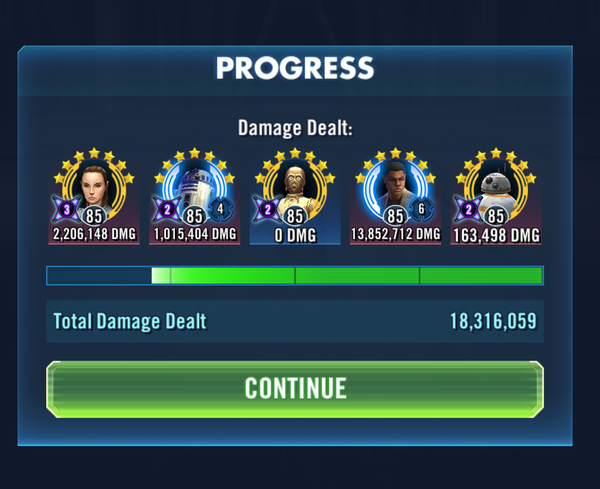Tap the R2-D2 character portrait
Image resolution: width=600 pixels, height=489 pixels.
[x=195, y=188]
